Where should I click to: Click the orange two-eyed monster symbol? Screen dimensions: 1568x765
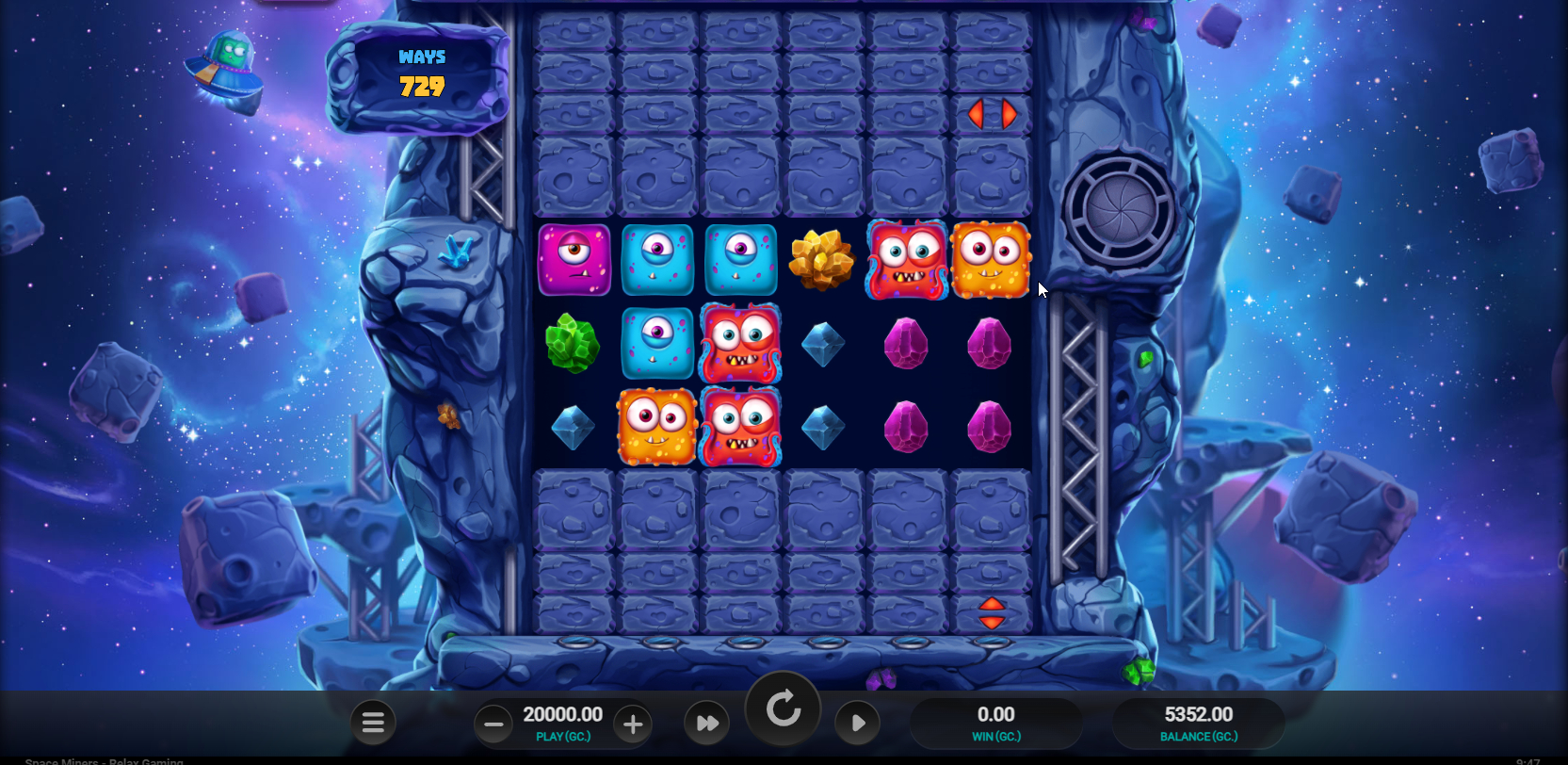(x=990, y=258)
